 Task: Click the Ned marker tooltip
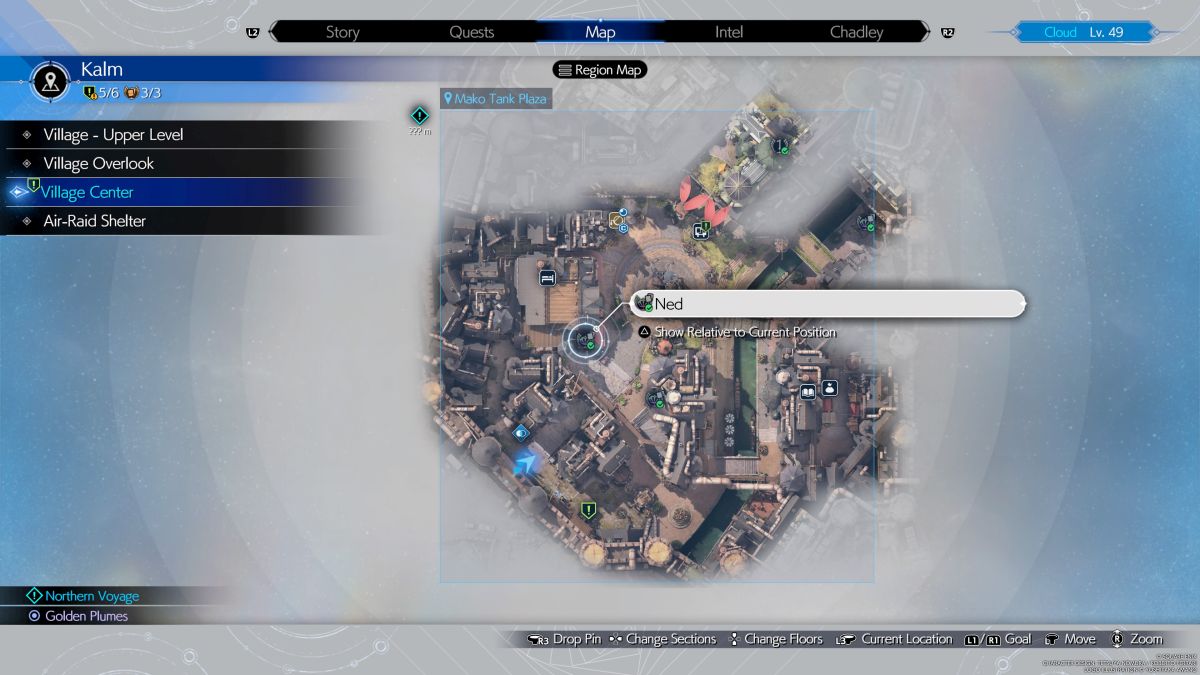tap(827, 304)
